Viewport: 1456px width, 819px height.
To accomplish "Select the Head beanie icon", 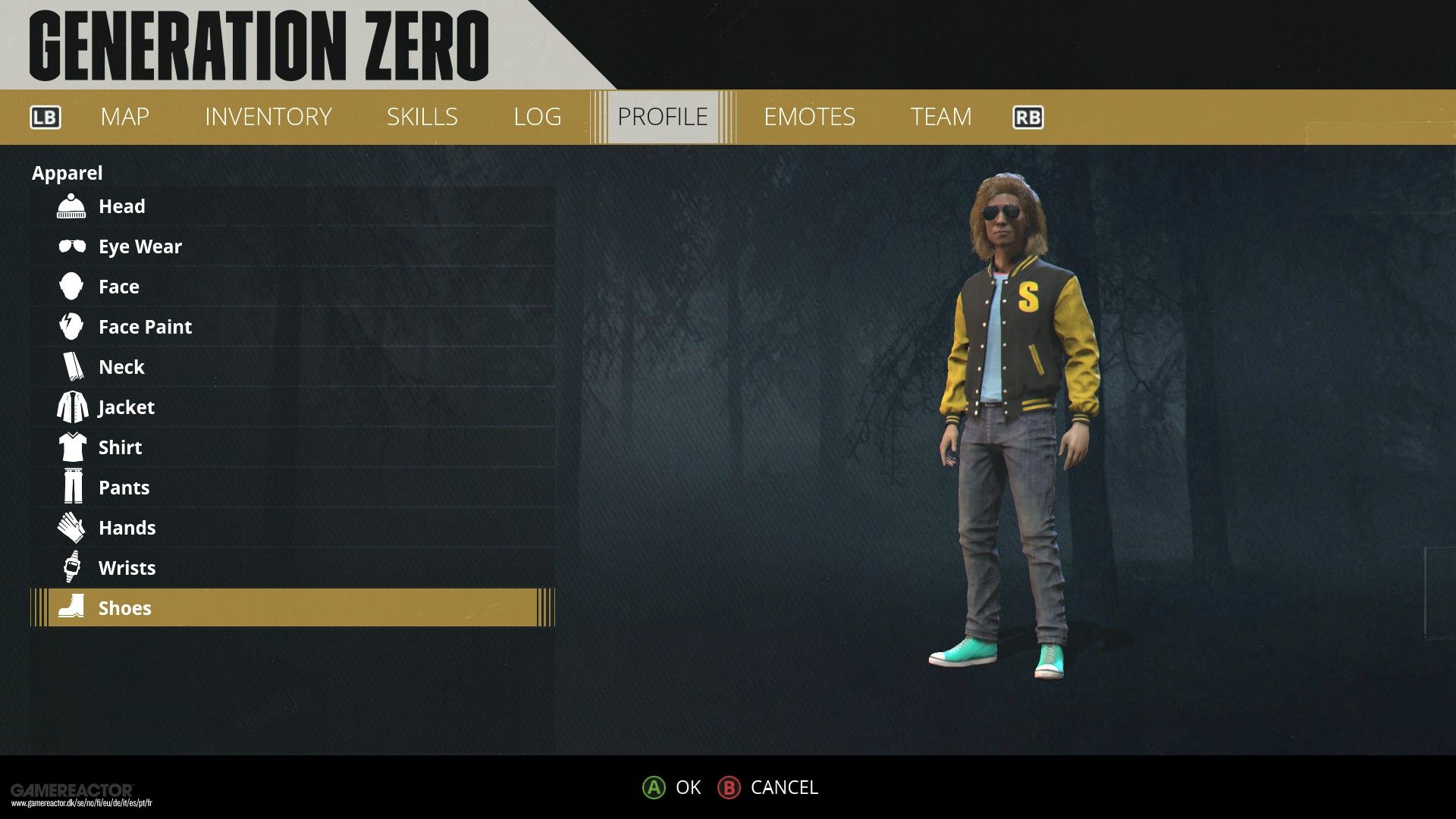I will pos(71,206).
